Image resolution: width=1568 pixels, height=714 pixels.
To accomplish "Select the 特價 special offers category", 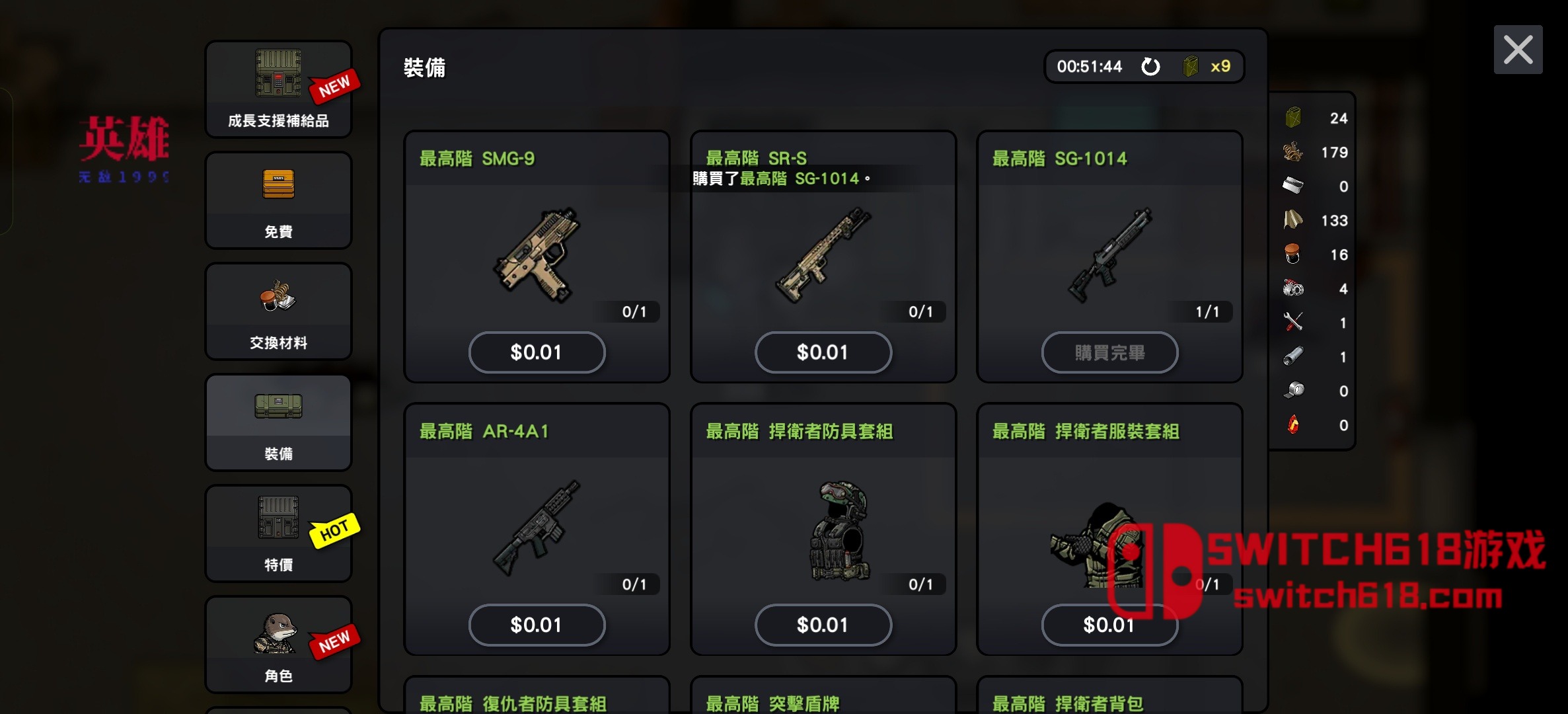I will point(278,534).
